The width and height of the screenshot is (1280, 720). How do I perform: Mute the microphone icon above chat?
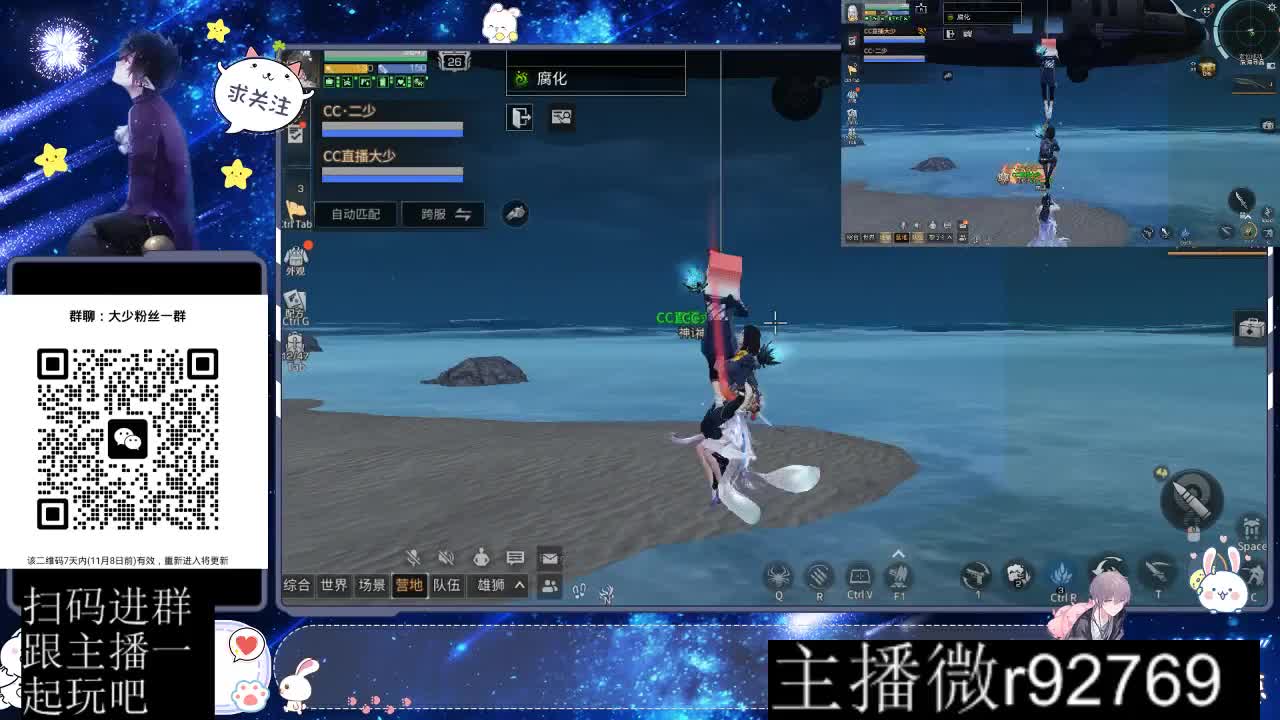point(412,558)
